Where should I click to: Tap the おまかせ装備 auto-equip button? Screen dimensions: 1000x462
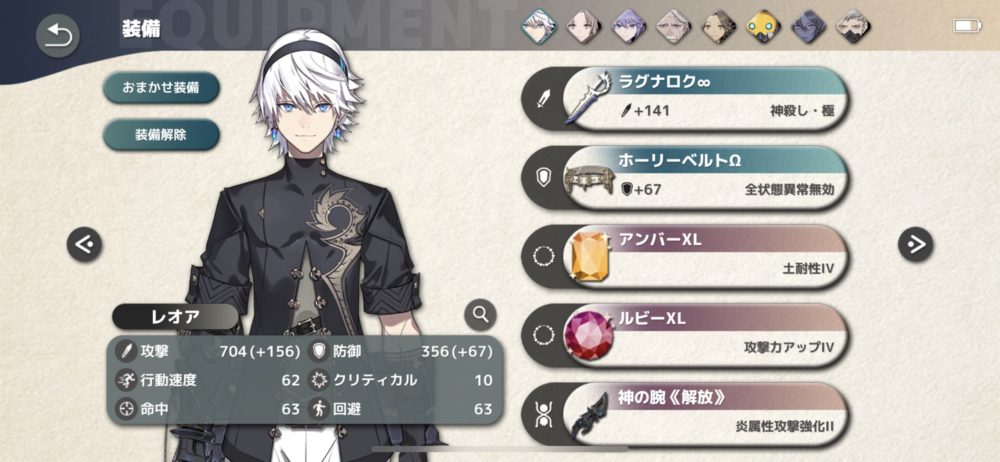(x=160, y=87)
